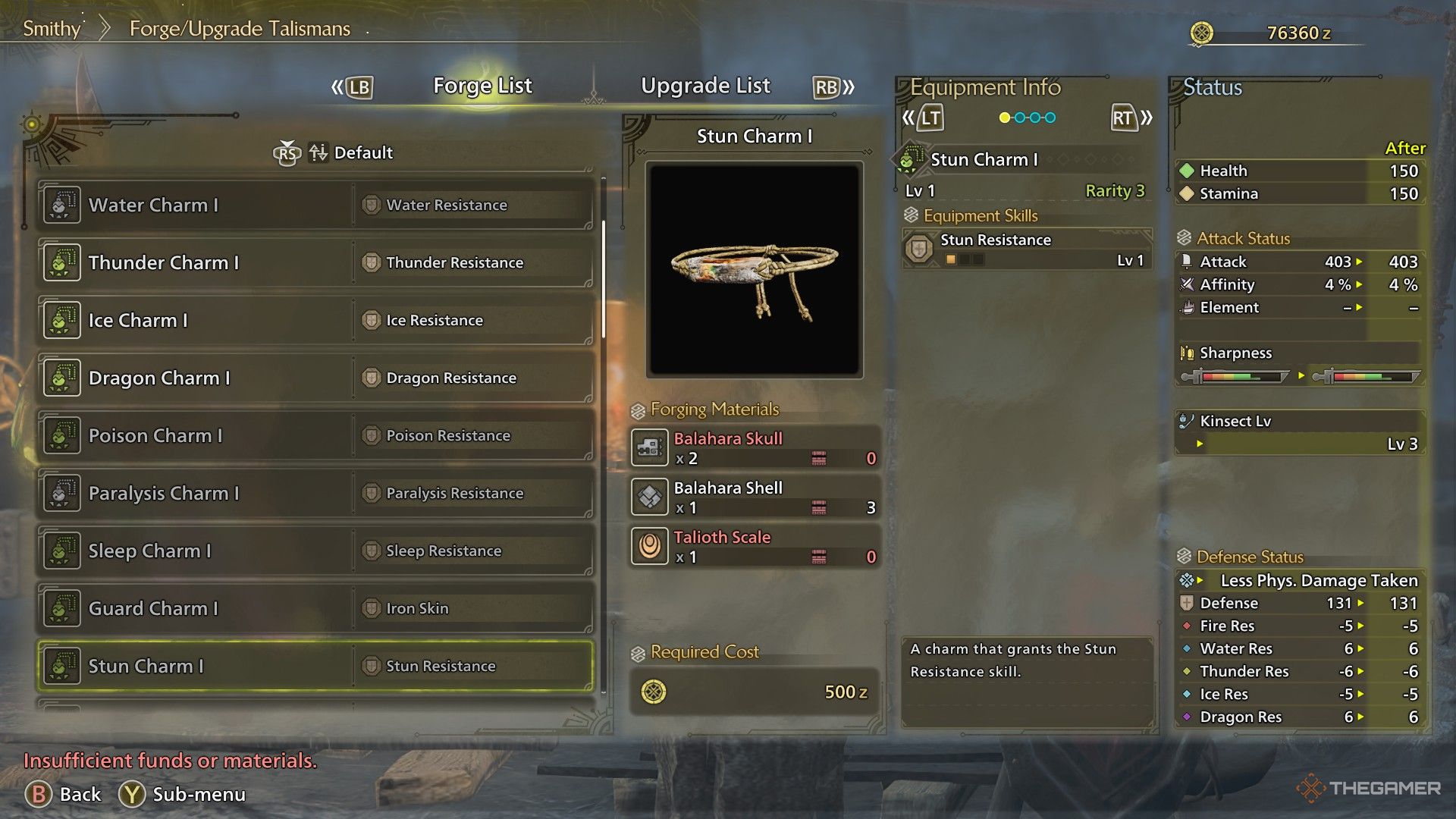Select the Balahara Shell material row

[x=755, y=497]
